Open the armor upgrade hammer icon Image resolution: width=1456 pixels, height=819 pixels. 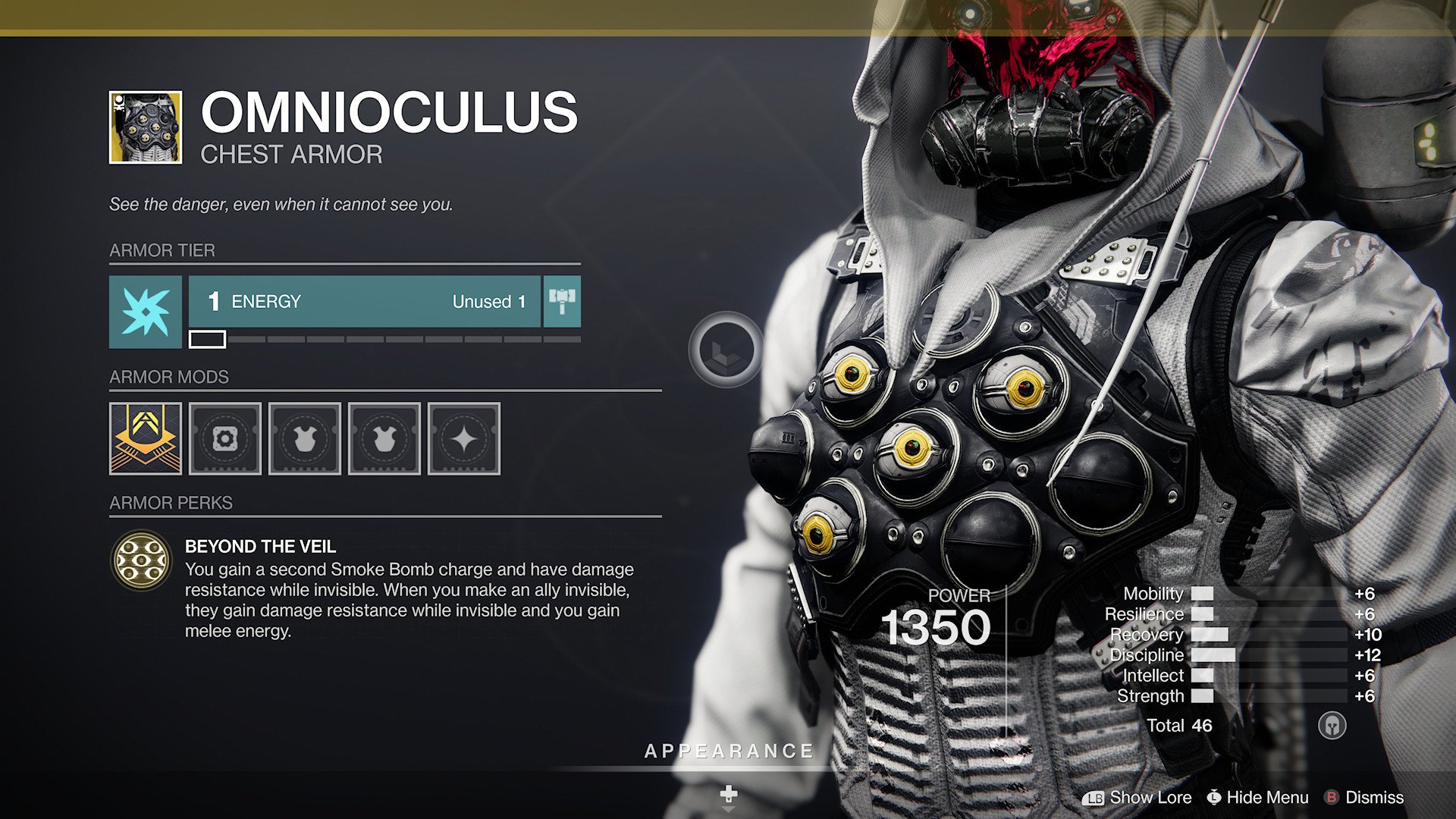point(560,302)
